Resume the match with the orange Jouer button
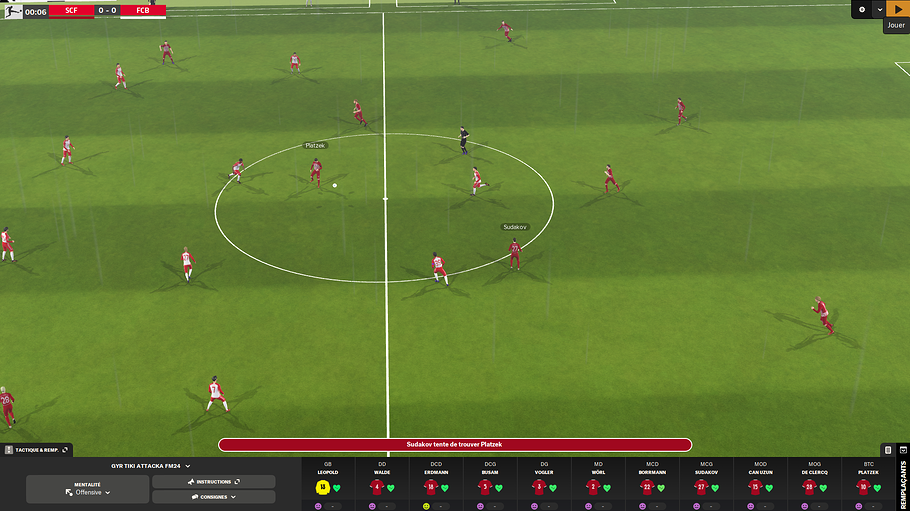 pyautogui.click(x=896, y=9)
